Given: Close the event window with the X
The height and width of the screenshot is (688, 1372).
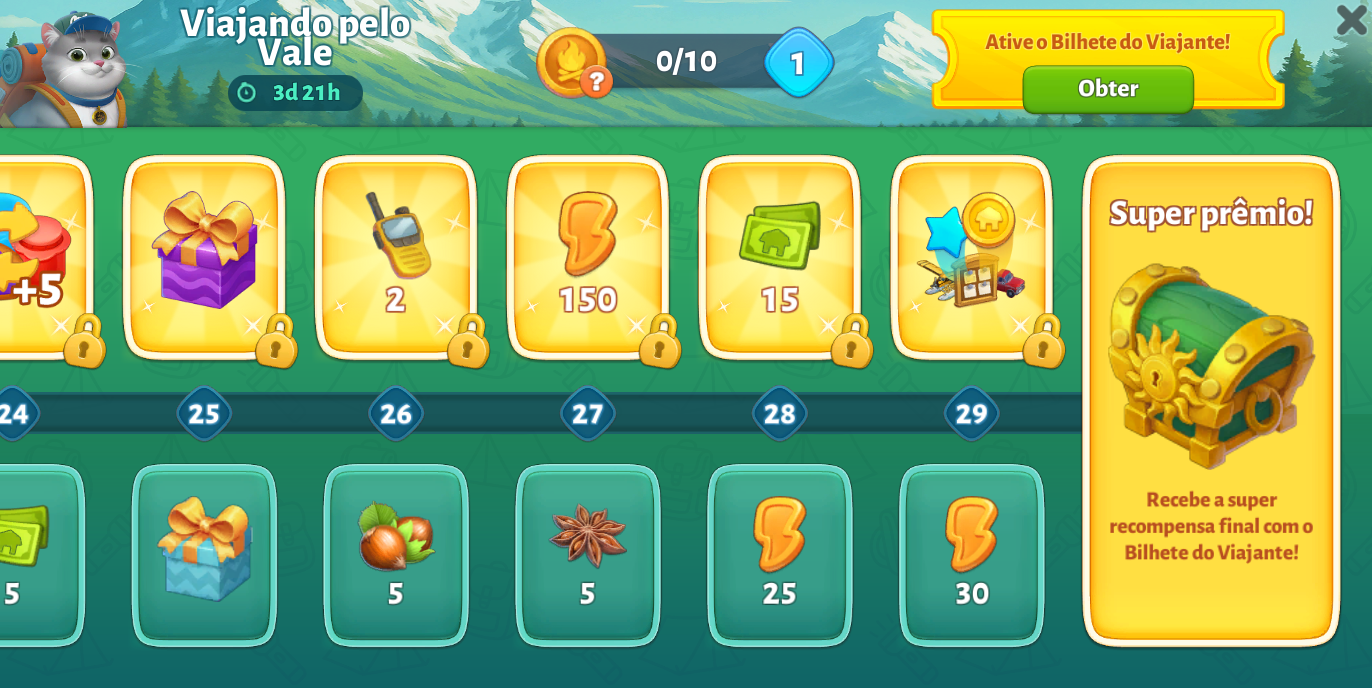Looking at the screenshot, I should pyautogui.click(x=1350, y=20).
